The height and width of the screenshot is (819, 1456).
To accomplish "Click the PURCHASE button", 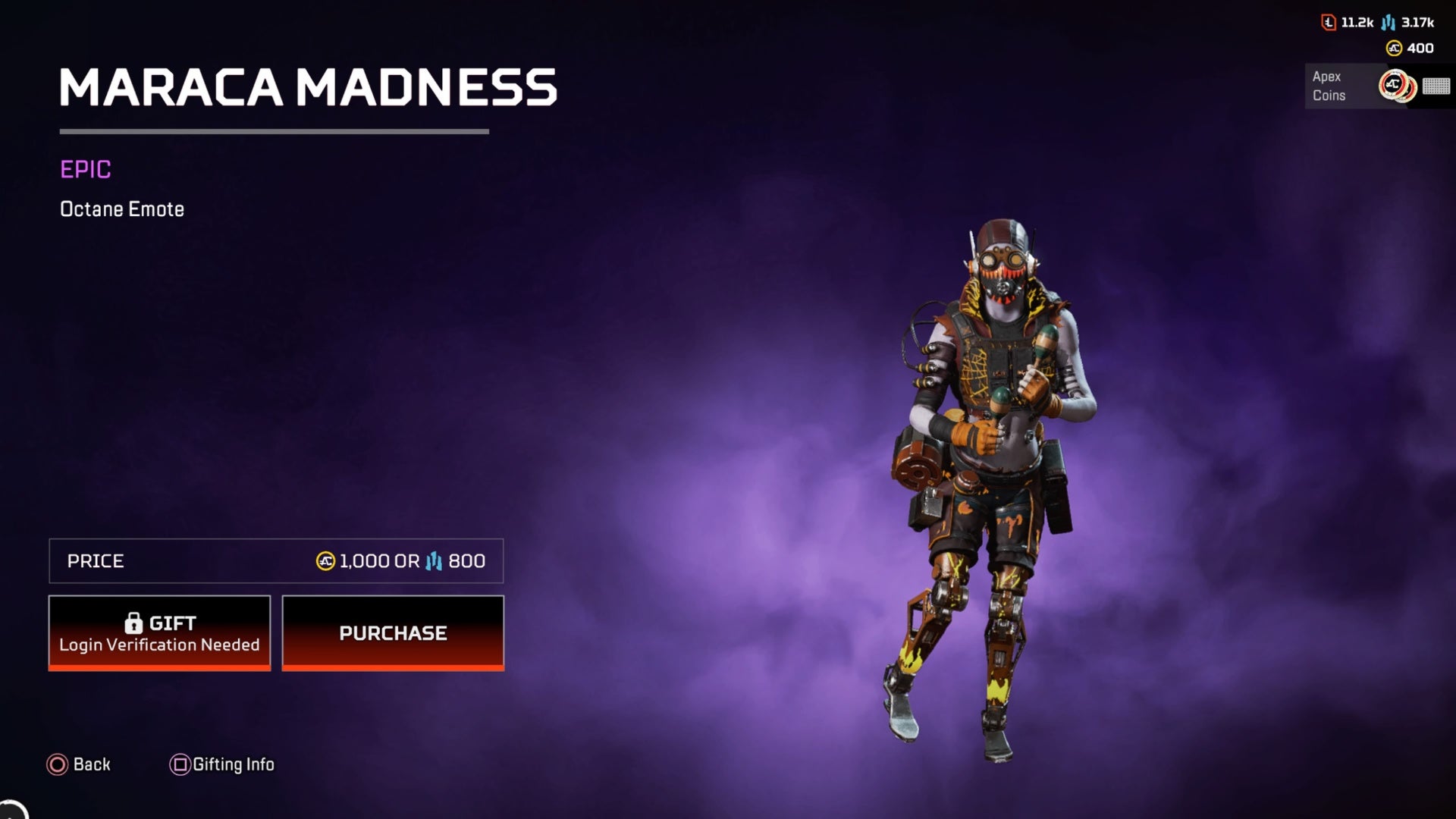I will [x=393, y=632].
